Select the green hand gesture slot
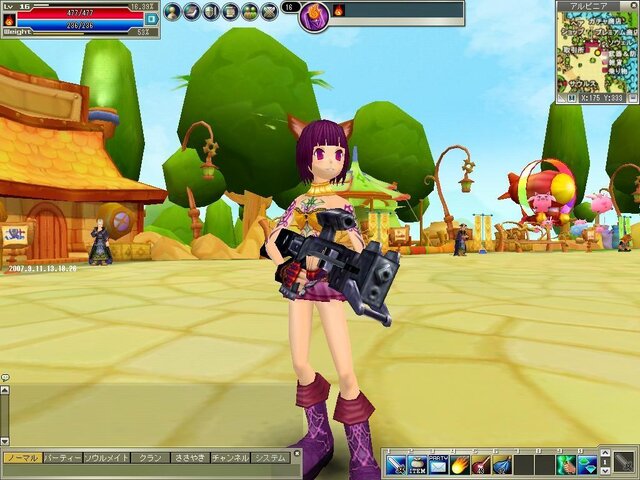Viewport: 640px width, 480px height. click(566, 464)
